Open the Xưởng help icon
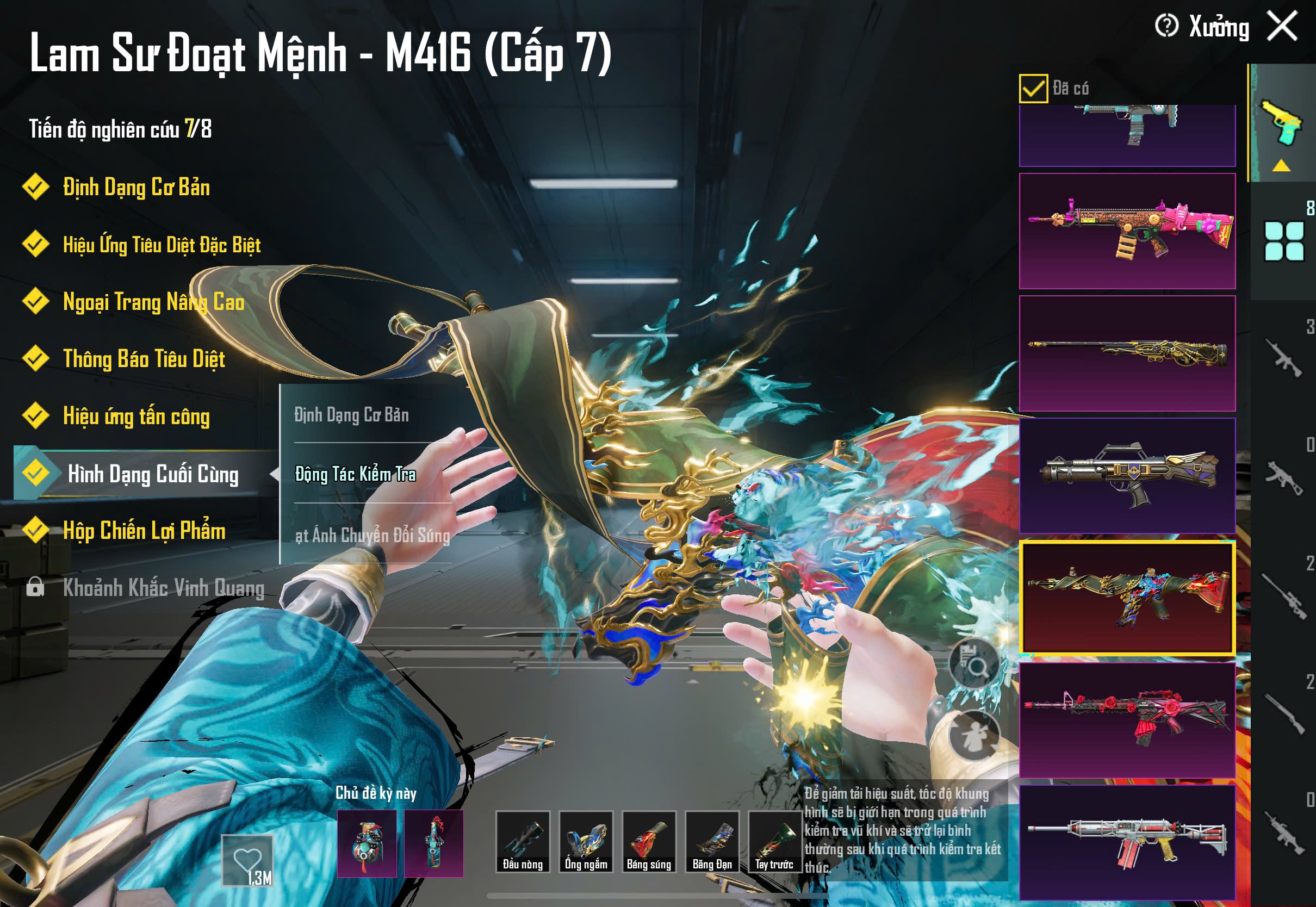 coord(1166,26)
